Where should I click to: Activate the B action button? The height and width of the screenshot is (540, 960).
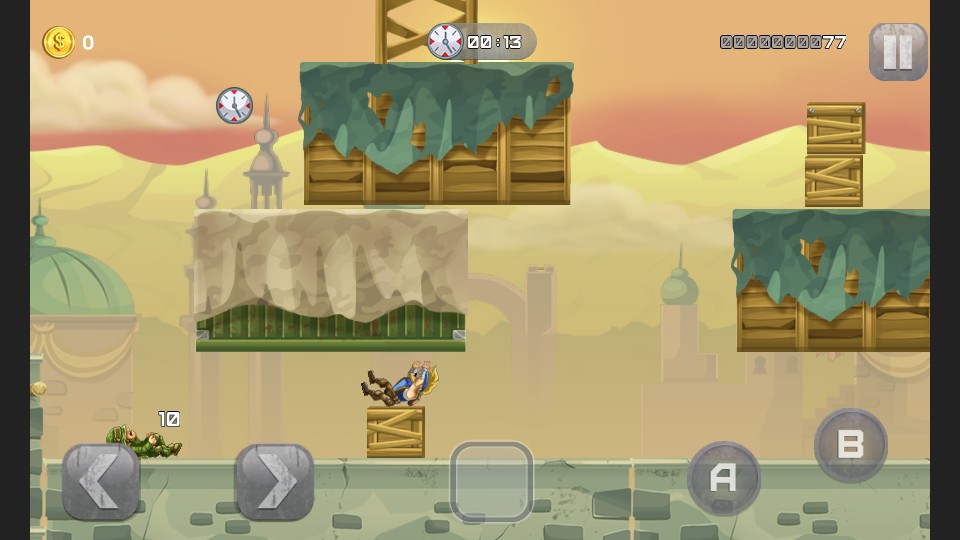tap(851, 445)
